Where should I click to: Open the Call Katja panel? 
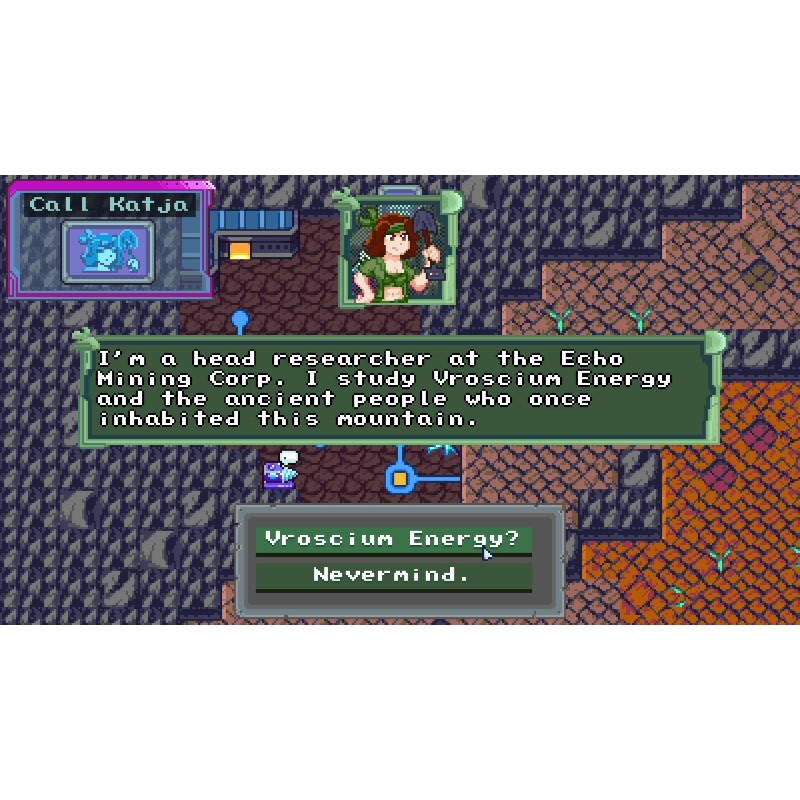click(x=109, y=205)
